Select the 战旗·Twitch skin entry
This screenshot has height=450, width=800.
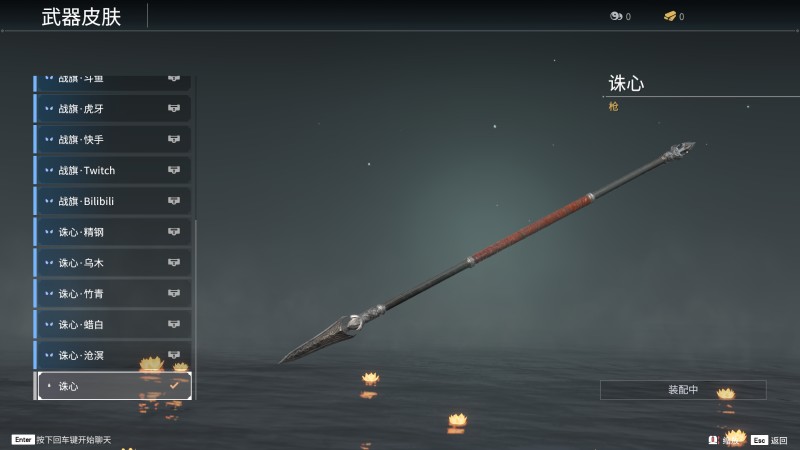point(112,170)
